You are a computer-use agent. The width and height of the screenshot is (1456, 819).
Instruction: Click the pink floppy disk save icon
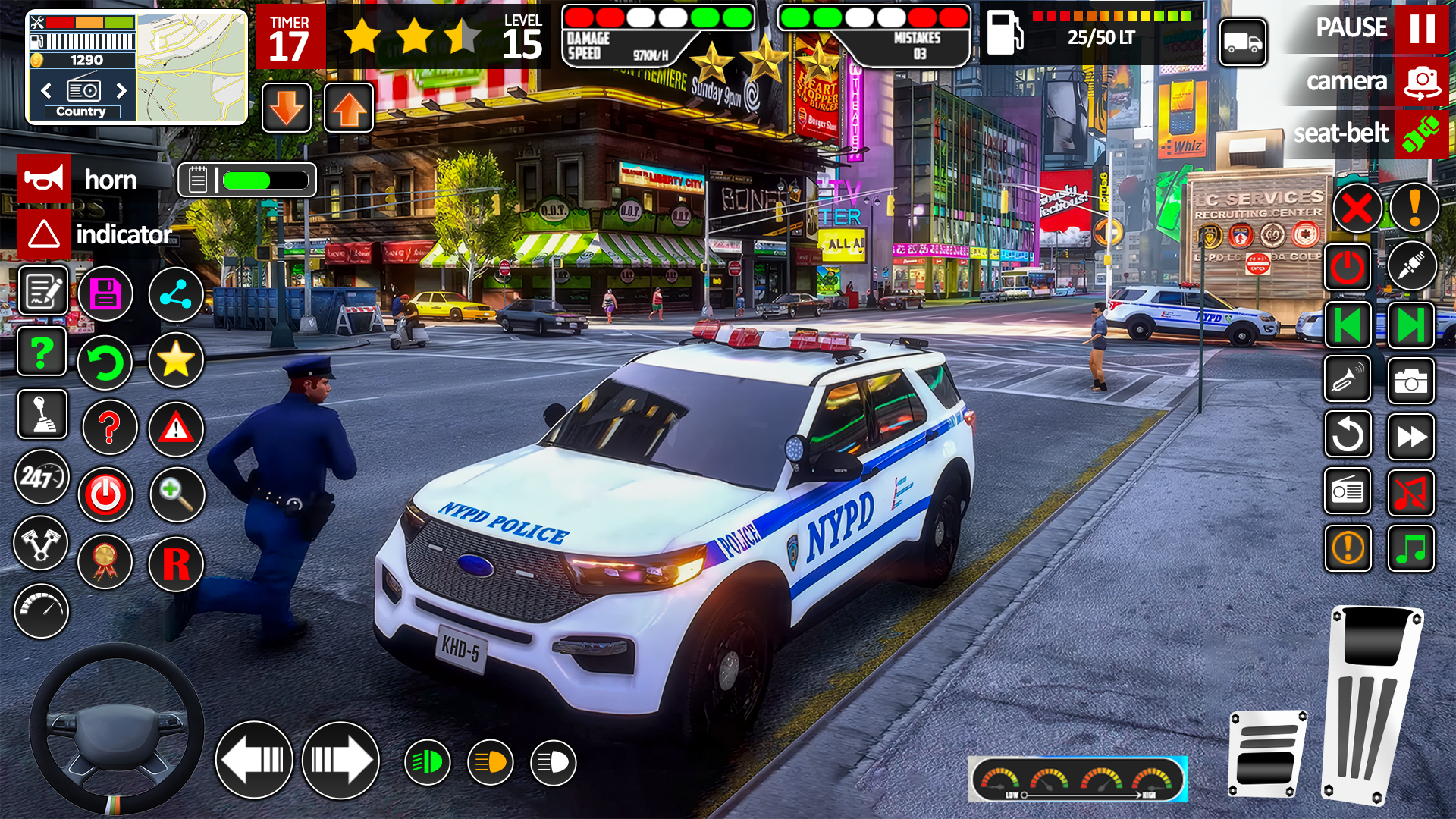105,294
